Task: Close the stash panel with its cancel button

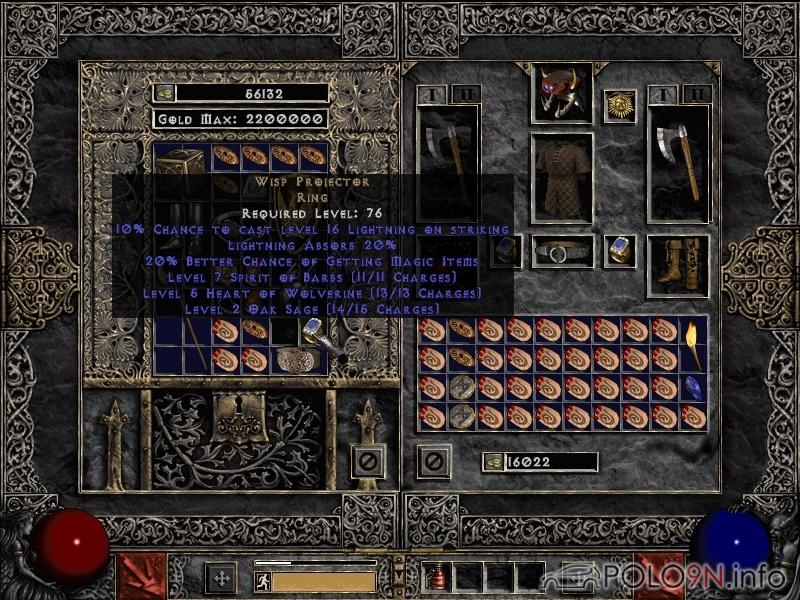Action: 367,461
